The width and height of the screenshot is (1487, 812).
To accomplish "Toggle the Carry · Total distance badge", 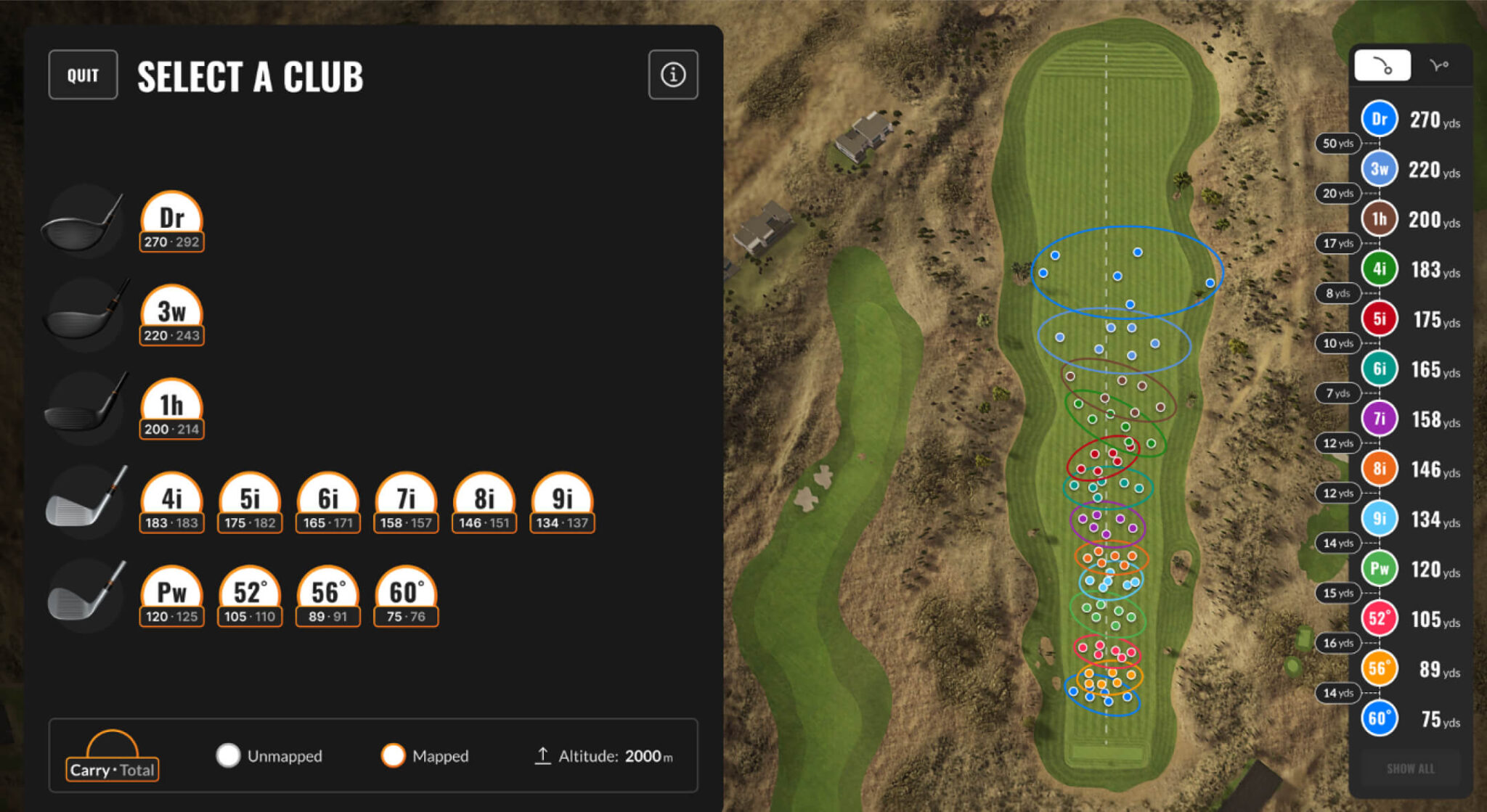I will (113, 758).
